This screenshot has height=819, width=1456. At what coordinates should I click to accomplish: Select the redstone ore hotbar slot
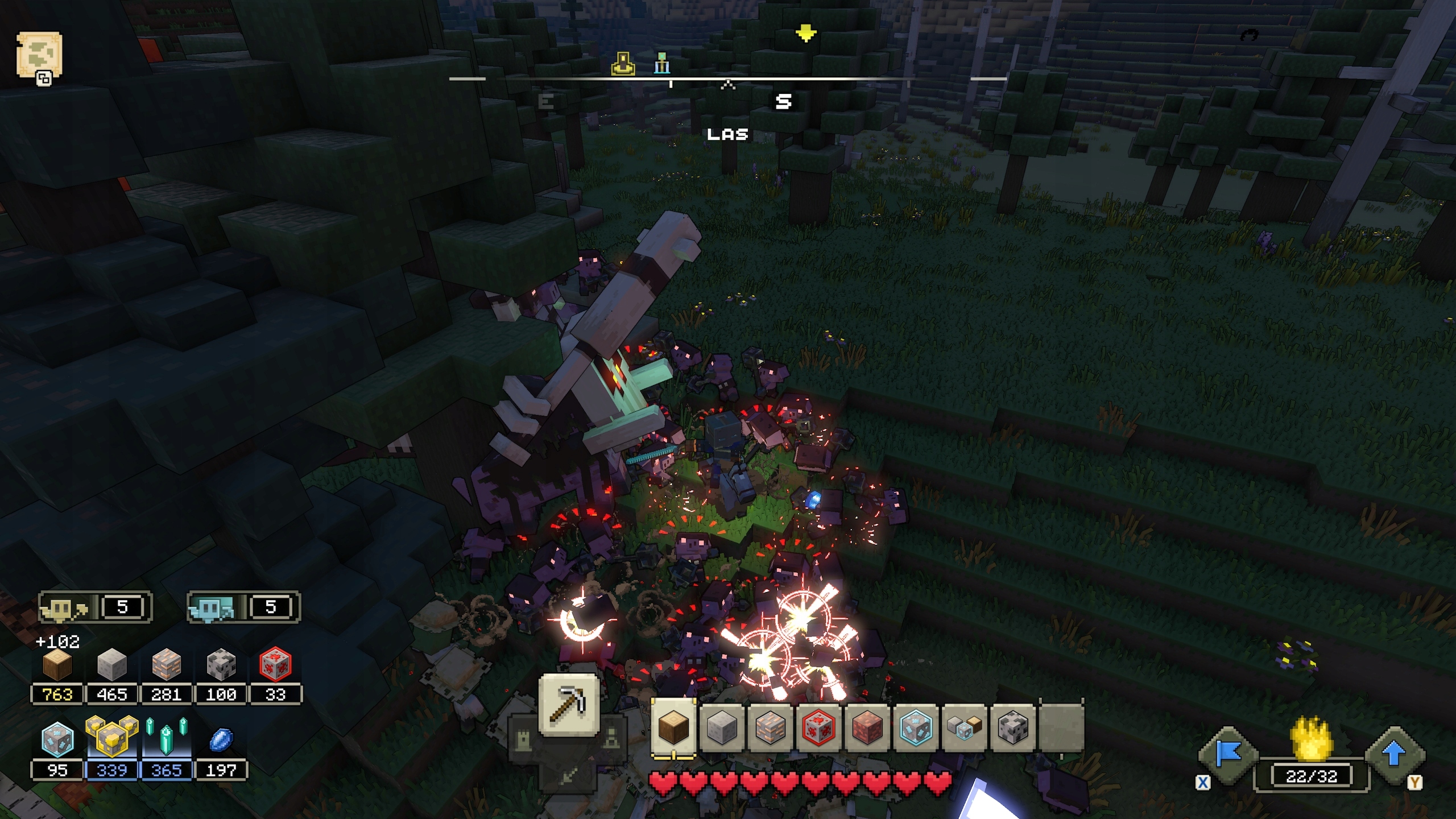(819, 727)
